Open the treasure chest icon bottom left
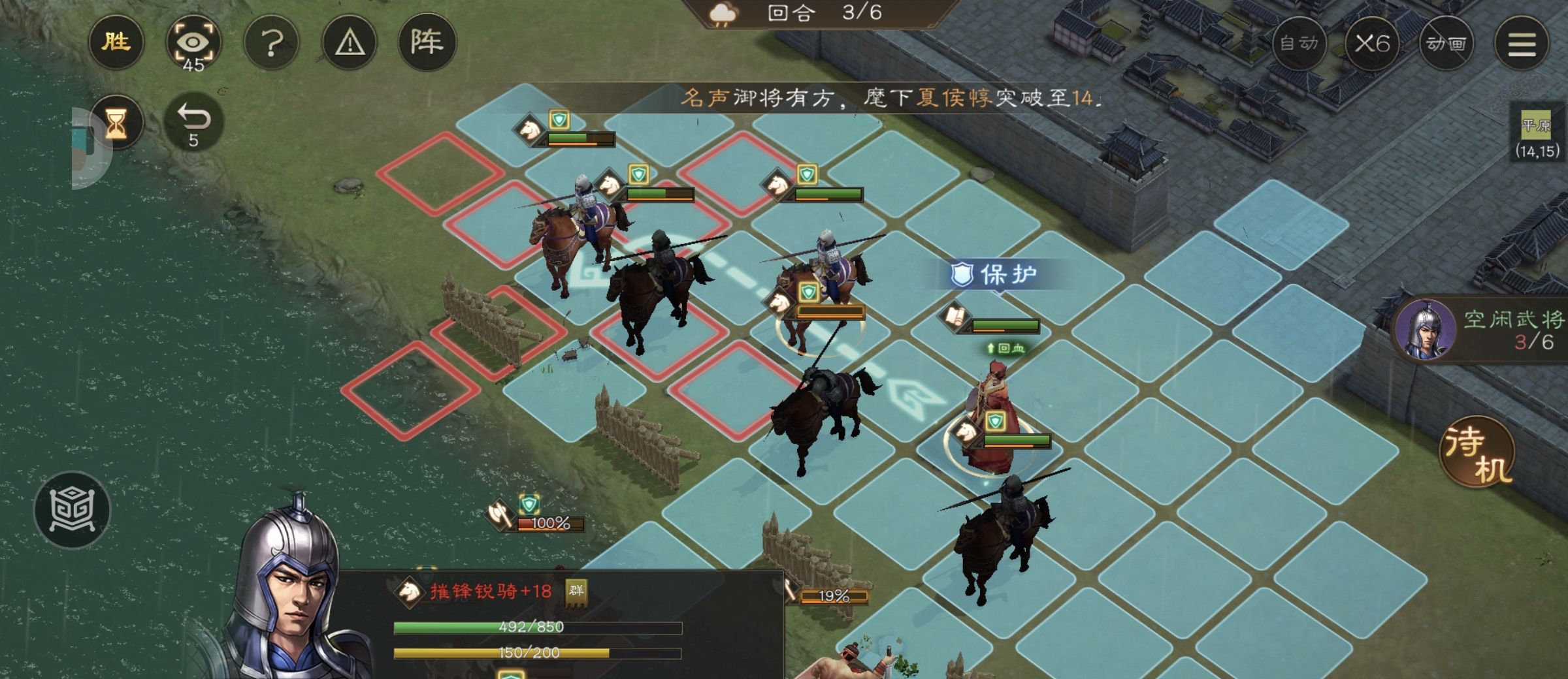 tap(74, 508)
